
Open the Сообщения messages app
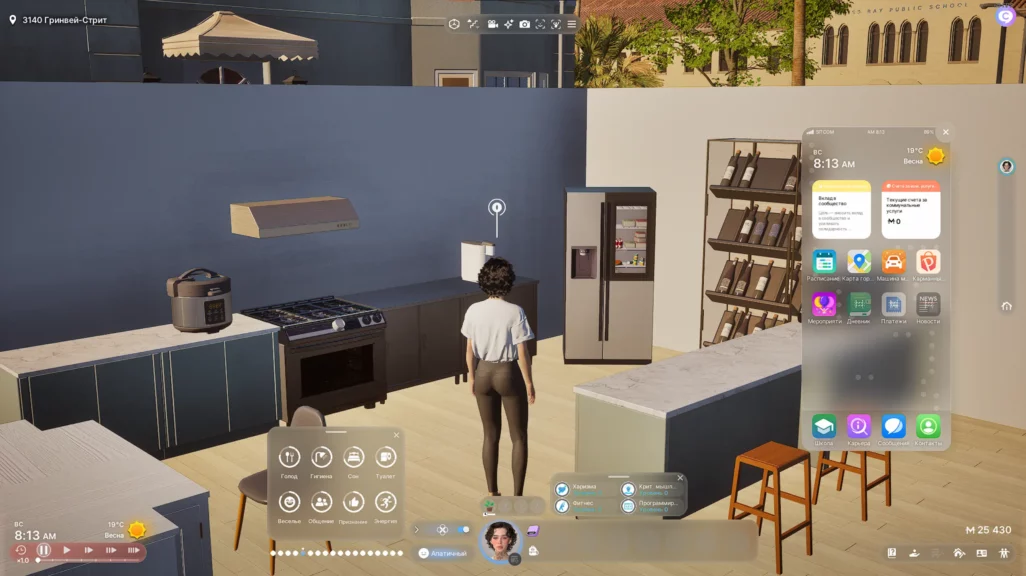tap(894, 426)
